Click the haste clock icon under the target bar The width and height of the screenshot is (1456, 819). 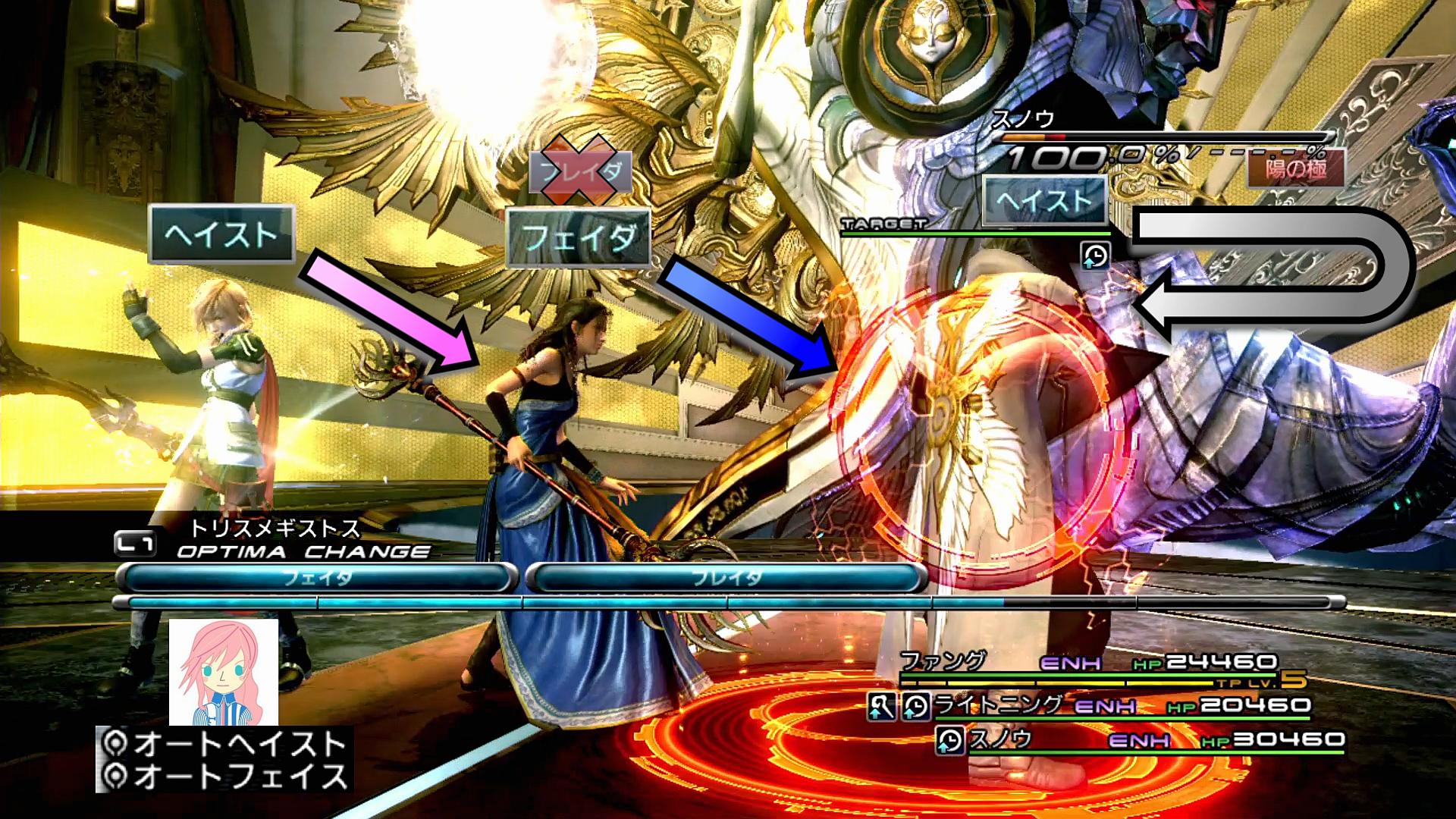1095,256
